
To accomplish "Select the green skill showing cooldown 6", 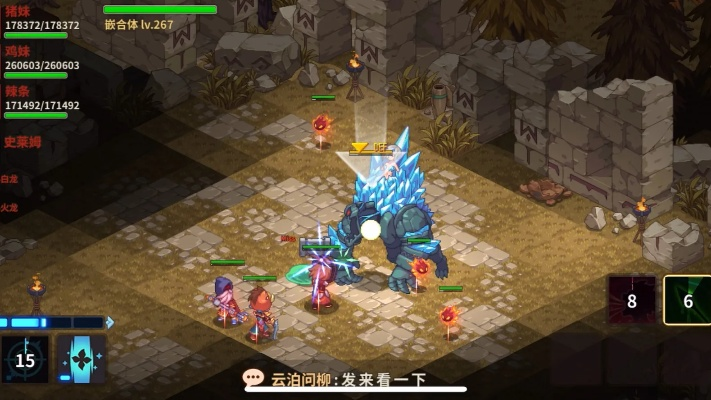I will [687, 300].
